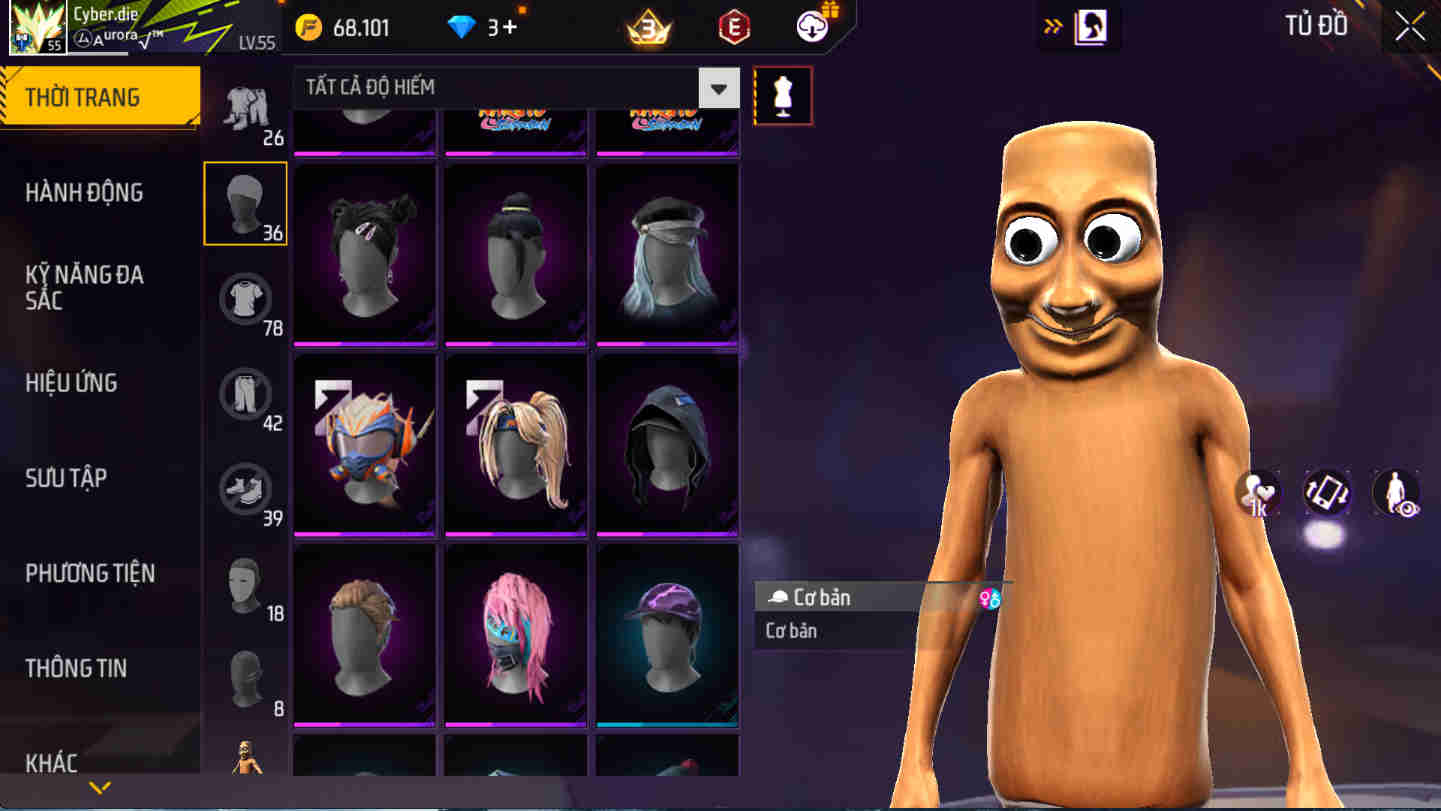Click the crown rank badge showing 3
The width and height of the screenshot is (1441, 811).
pos(648,27)
